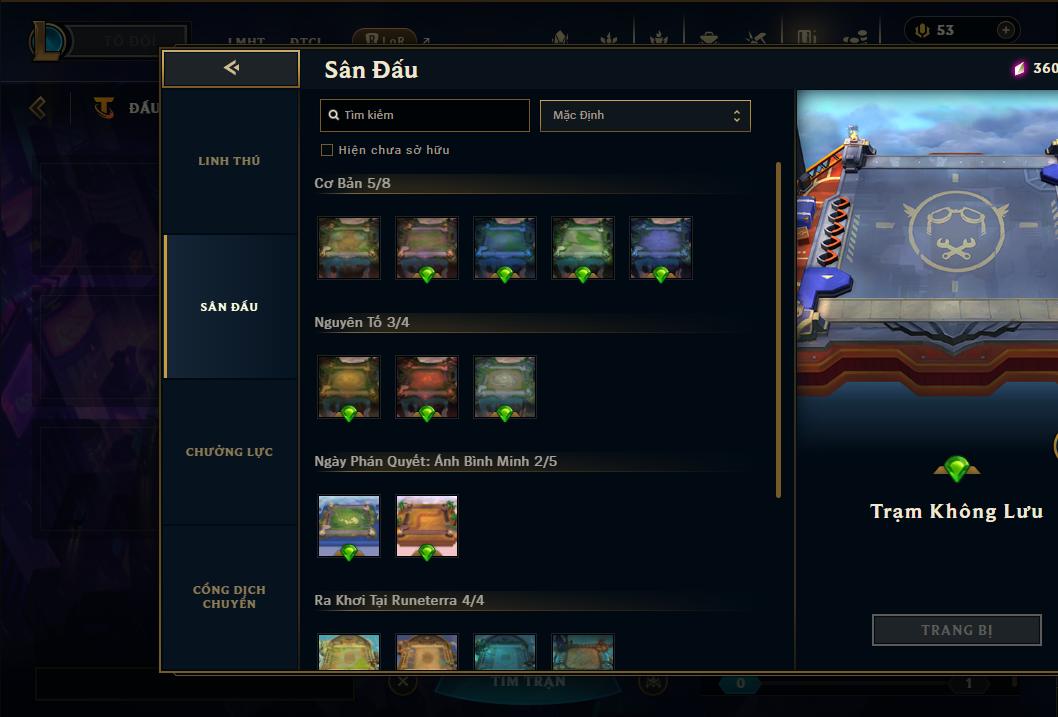Select the Sân Đấu tab
1058x717 pixels.
[229, 307]
